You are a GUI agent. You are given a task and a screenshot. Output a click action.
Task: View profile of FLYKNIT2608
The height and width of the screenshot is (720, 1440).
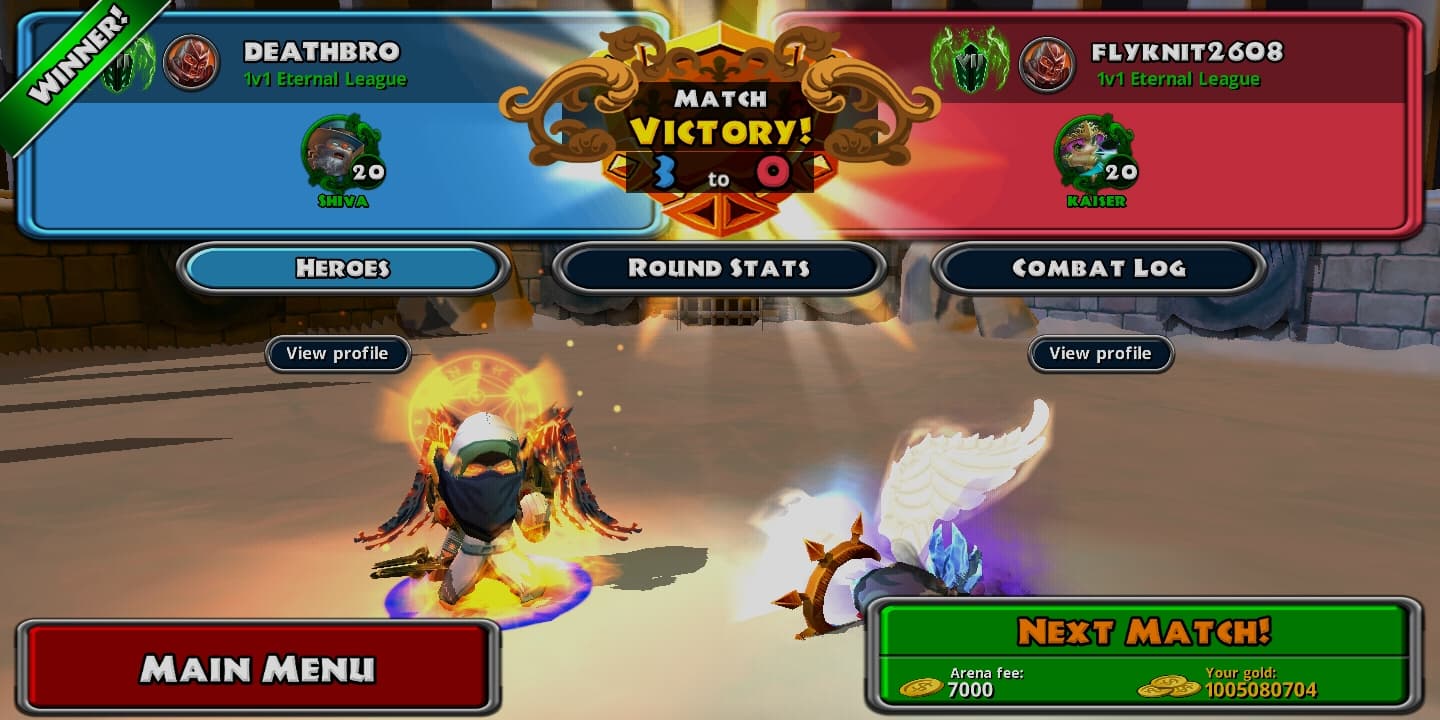point(1100,353)
